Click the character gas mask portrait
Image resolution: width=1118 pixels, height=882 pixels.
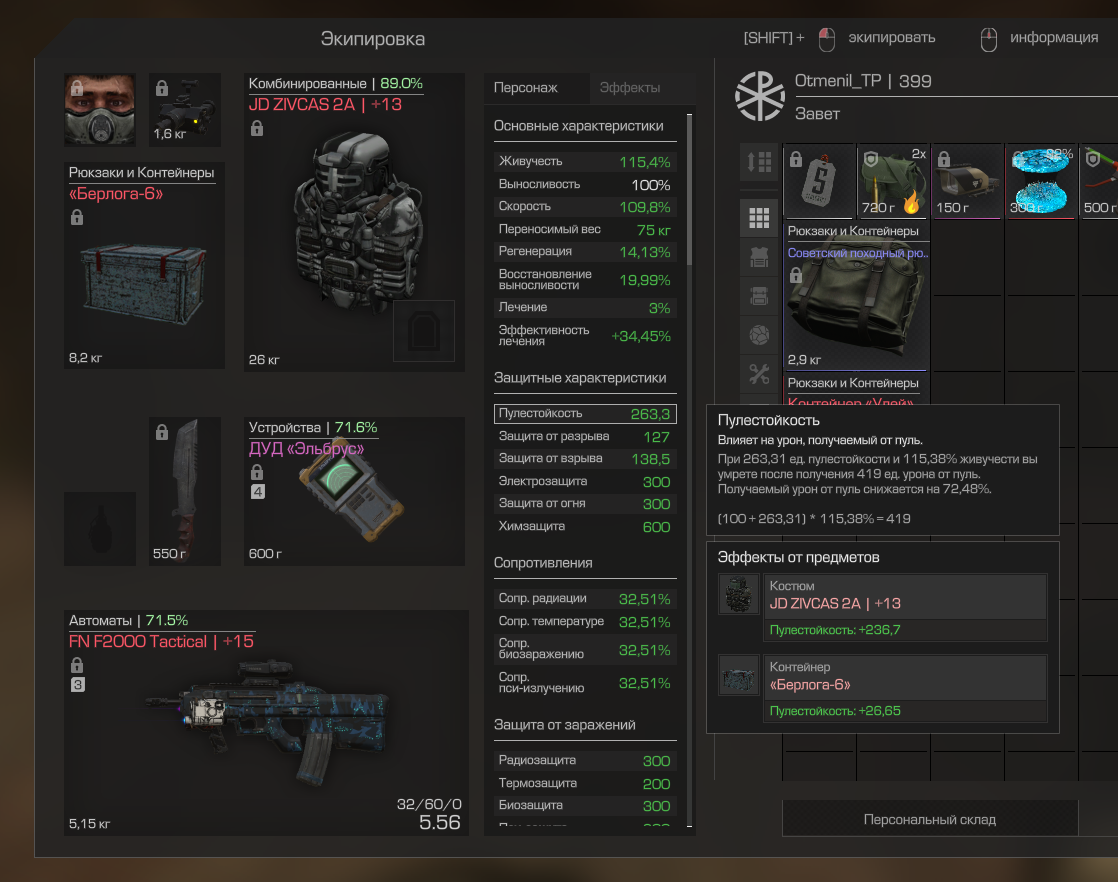pos(100,109)
